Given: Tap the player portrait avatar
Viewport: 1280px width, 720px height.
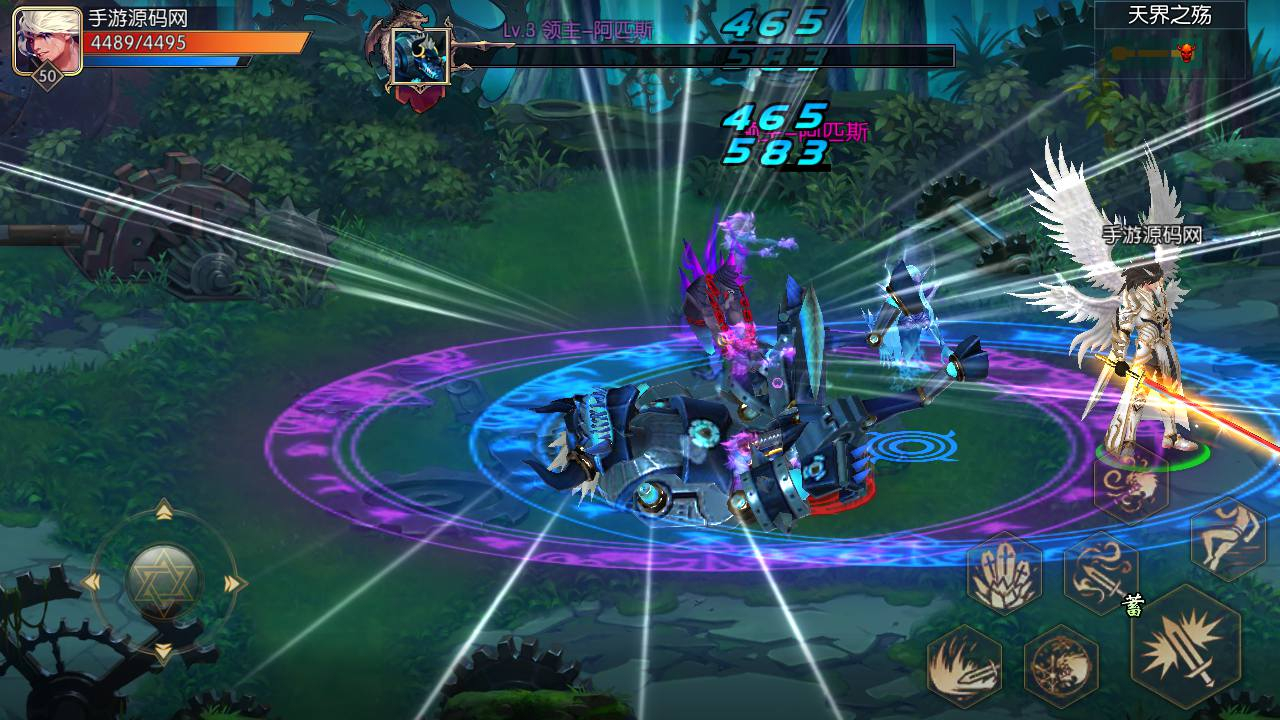Looking at the screenshot, I should [x=47, y=39].
